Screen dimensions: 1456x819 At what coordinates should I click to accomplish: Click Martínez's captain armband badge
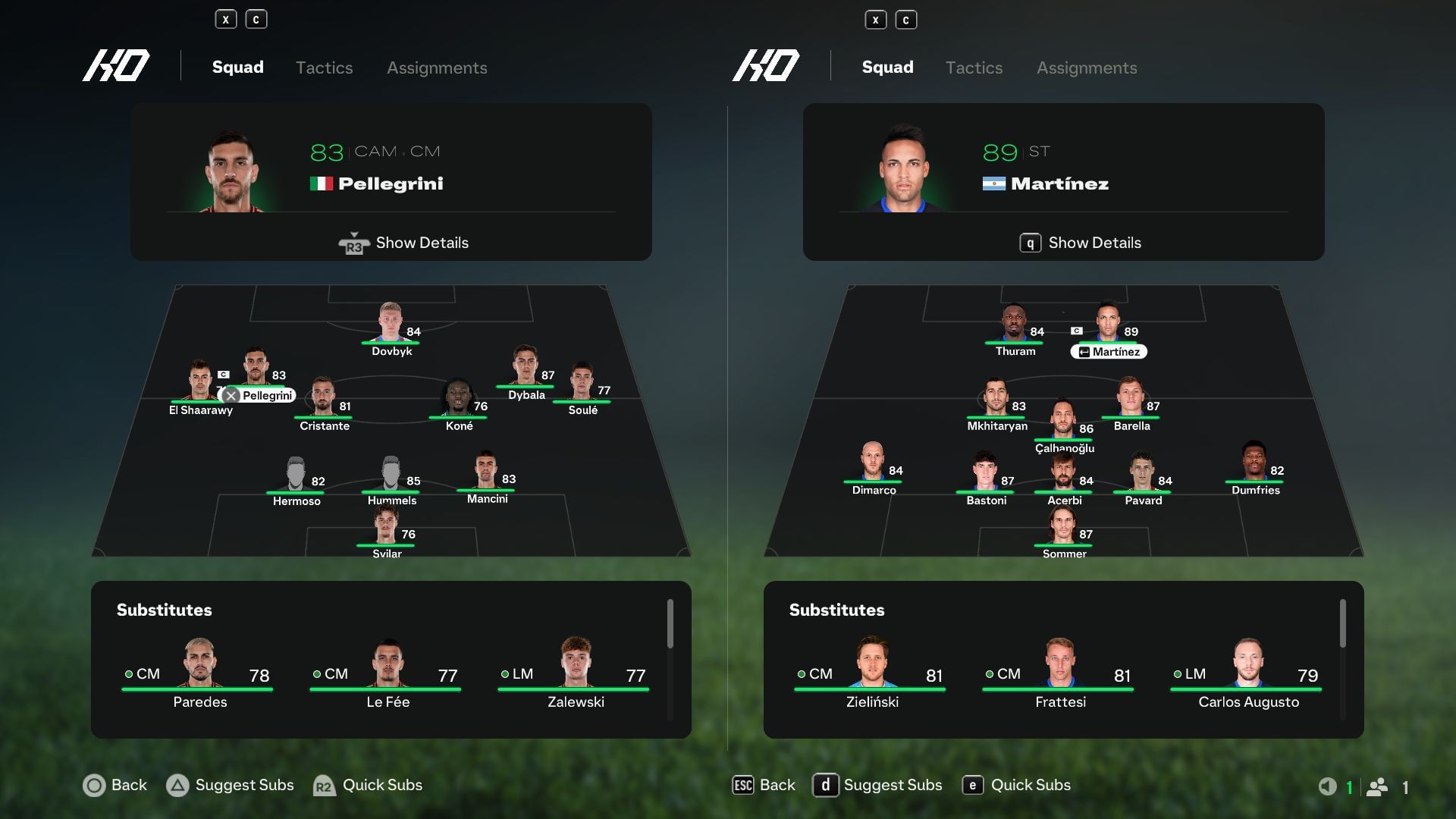click(x=1078, y=331)
